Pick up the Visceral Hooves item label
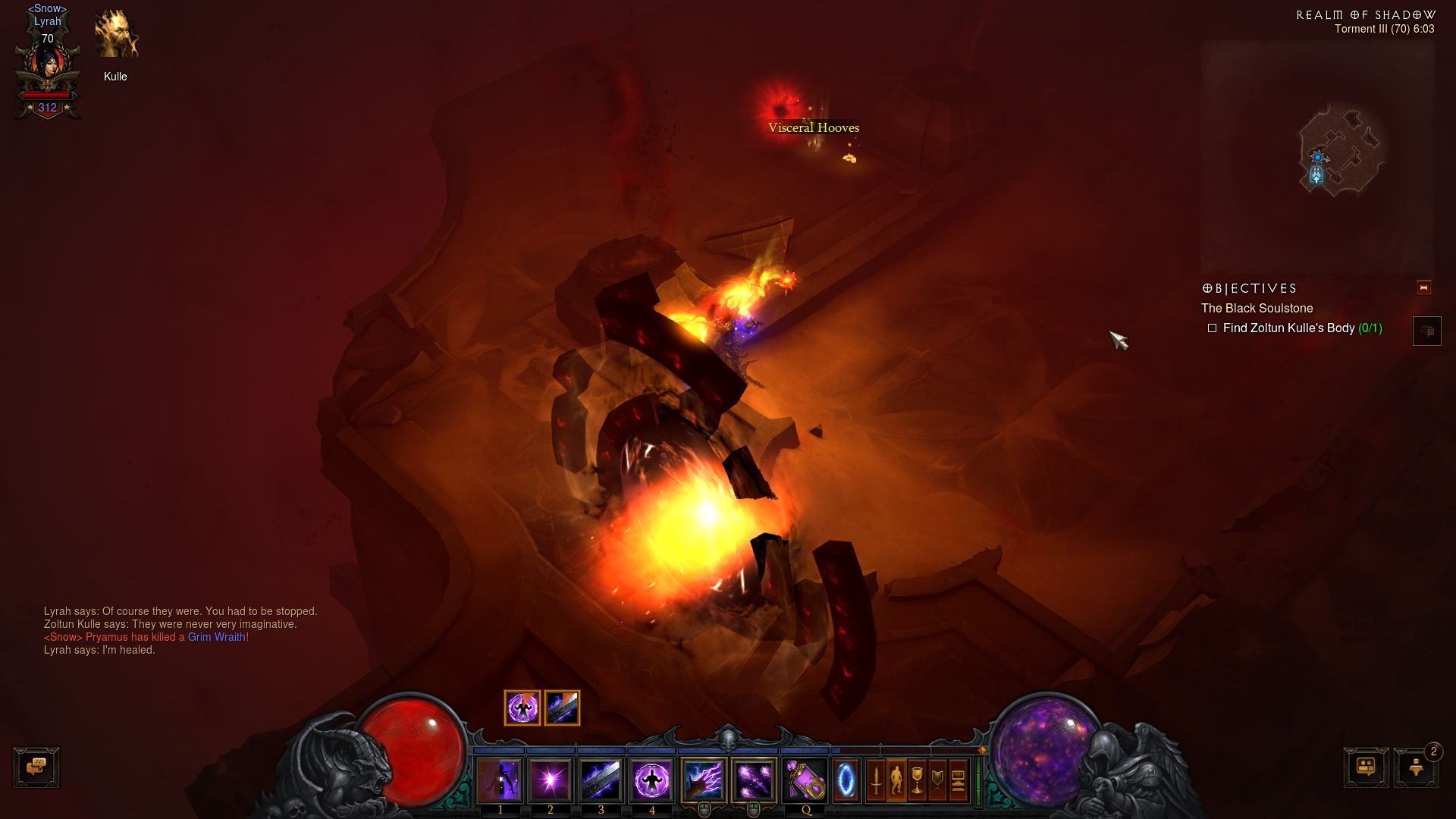 (813, 128)
